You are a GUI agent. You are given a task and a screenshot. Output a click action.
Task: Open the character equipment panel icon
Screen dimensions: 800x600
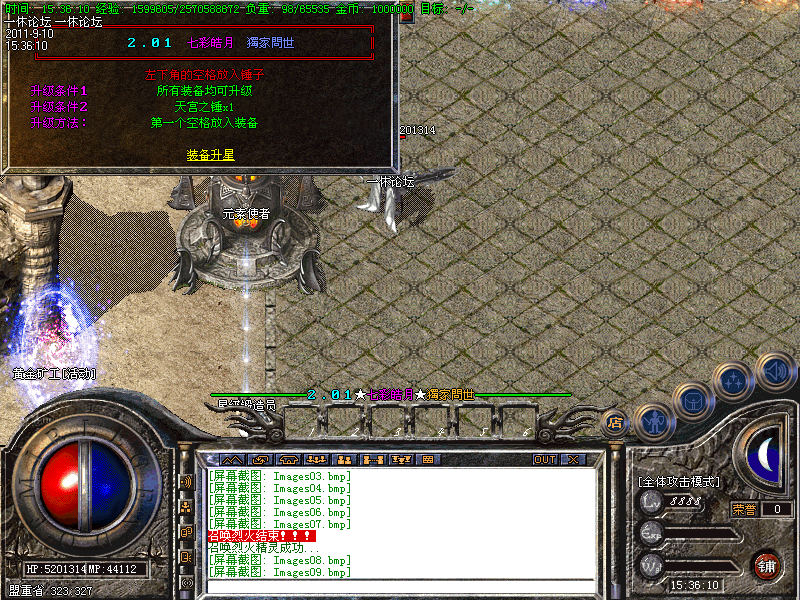[x=652, y=420]
